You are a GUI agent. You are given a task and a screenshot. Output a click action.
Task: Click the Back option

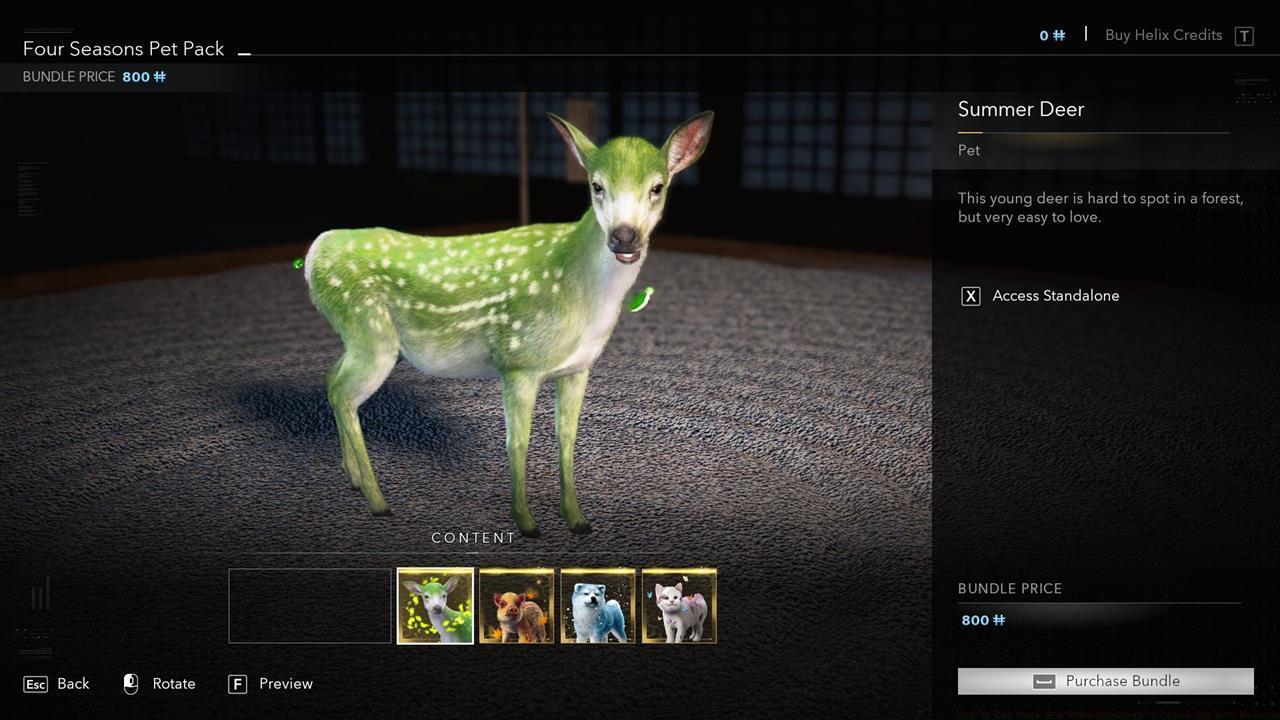coord(73,683)
